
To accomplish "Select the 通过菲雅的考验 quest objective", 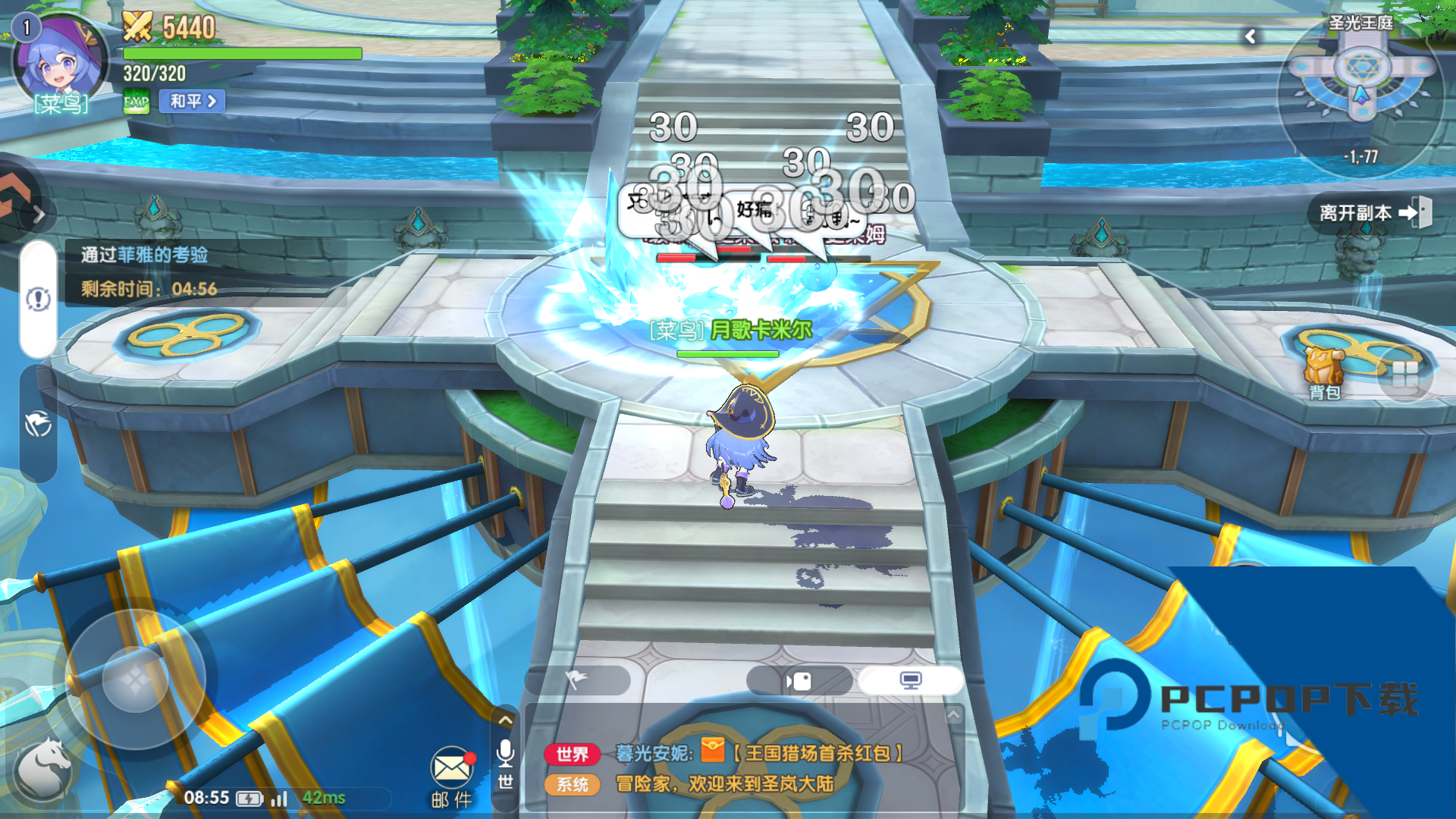I will pos(145,255).
